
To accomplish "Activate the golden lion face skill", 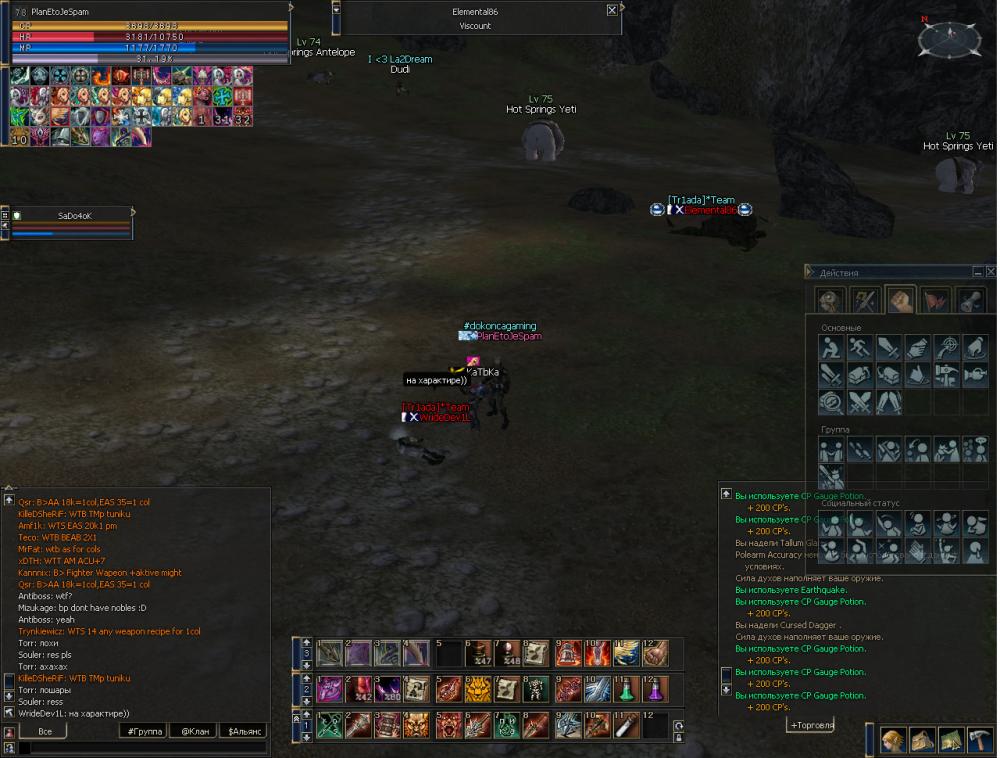I will (x=479, y=689).
